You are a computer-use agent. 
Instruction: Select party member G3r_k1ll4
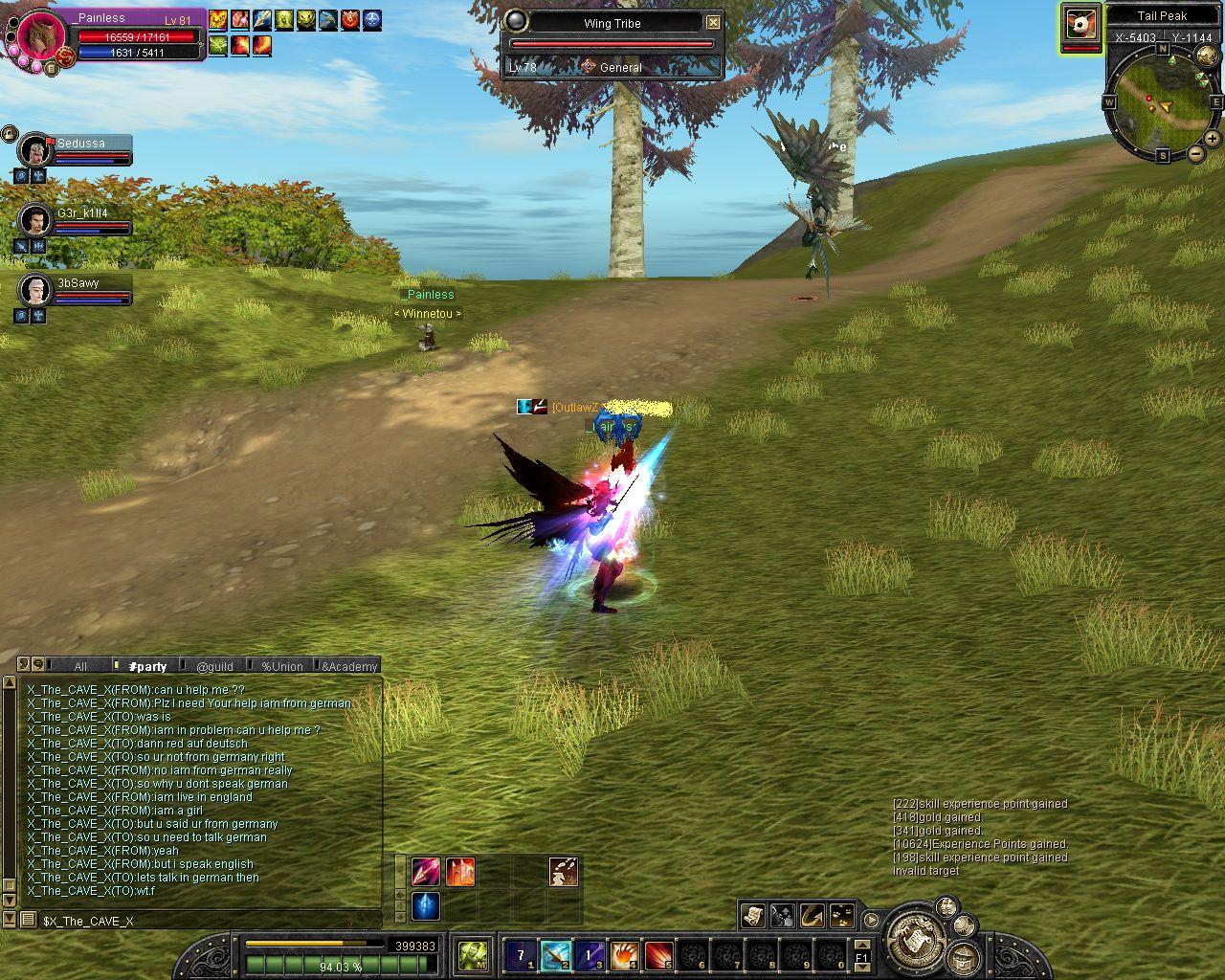[x=36, y=220]
